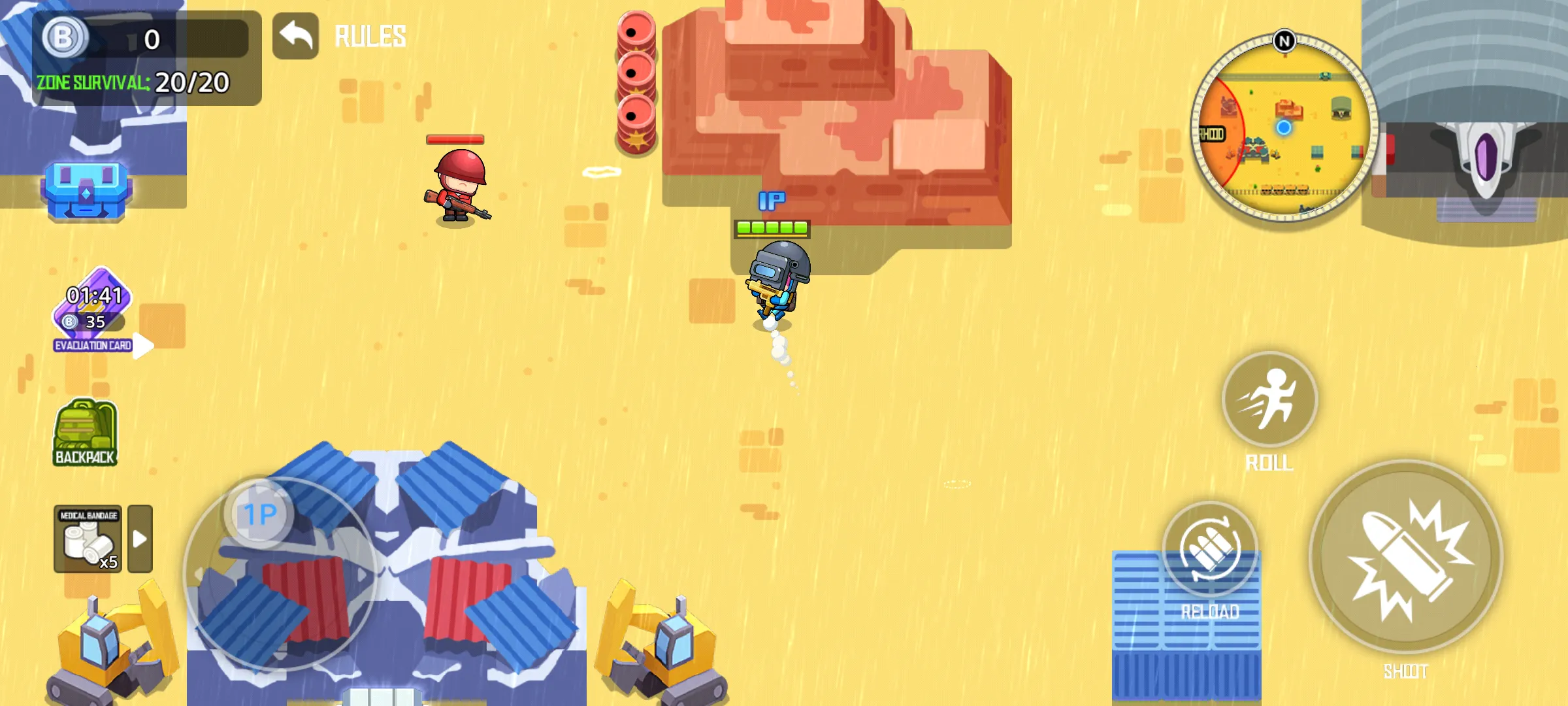Open the Backpack
1568x706 pixels.
85,433
